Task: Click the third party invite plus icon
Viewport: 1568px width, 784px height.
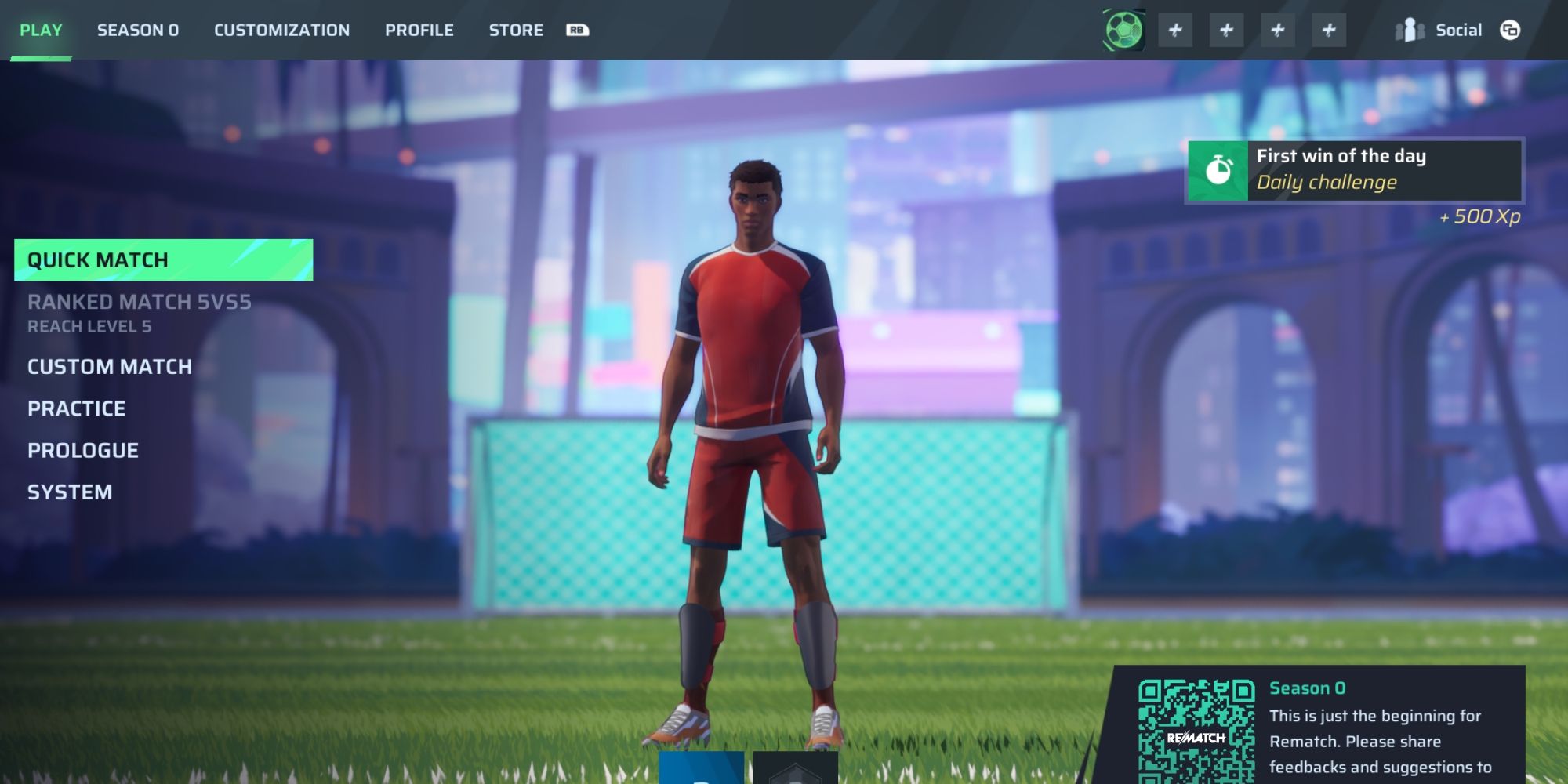Action: point(1277,29)
